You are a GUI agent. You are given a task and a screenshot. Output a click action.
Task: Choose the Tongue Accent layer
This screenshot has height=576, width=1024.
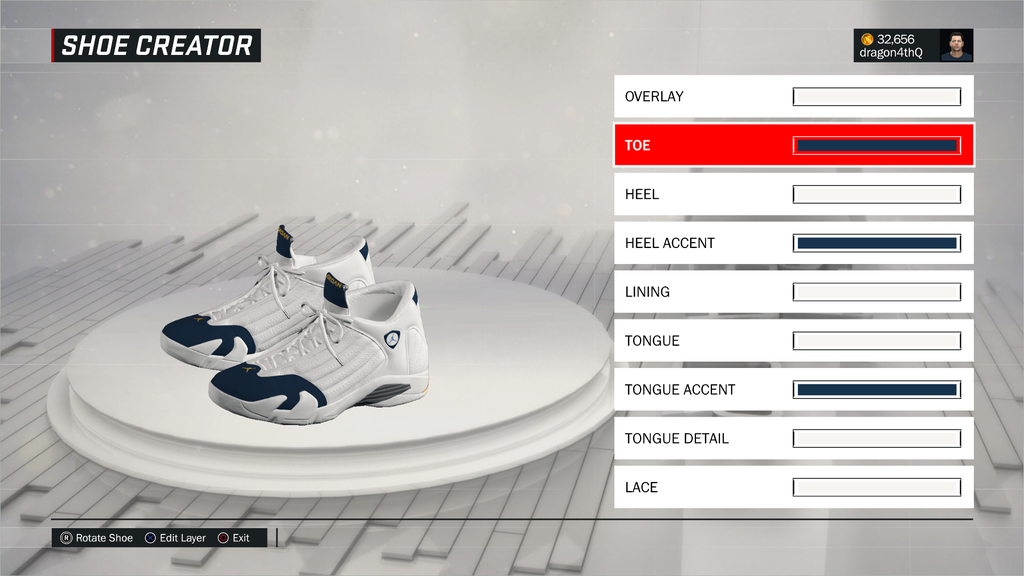coord(700,390)
